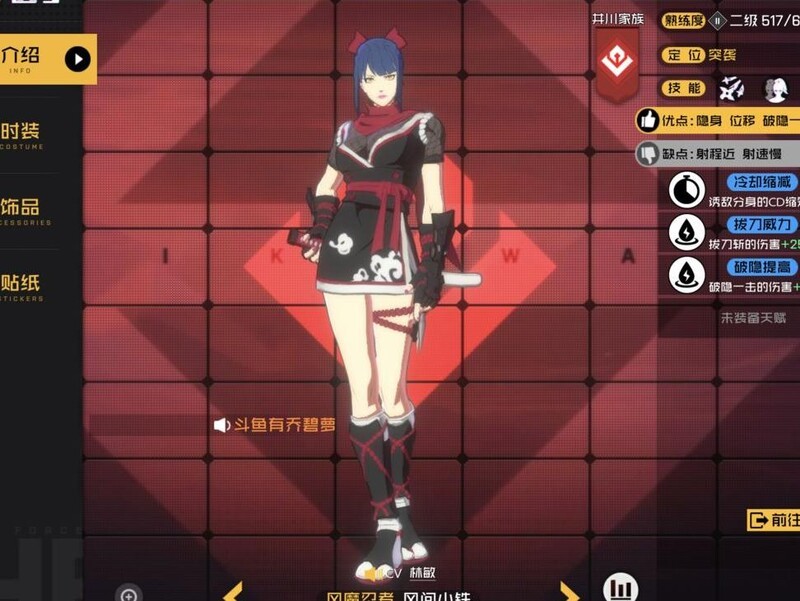The image size is (800, 601).
Task: Open the 拔刀威力 draw-slash talent
Action: 687,232
